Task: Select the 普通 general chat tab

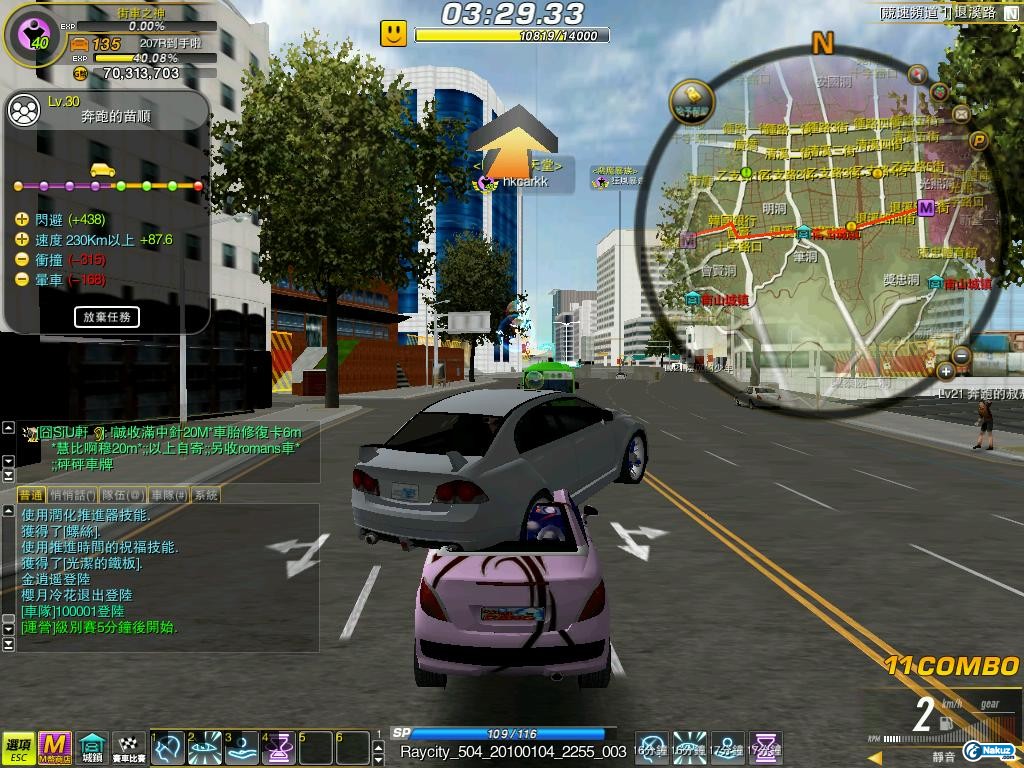Action: (31, 495)
